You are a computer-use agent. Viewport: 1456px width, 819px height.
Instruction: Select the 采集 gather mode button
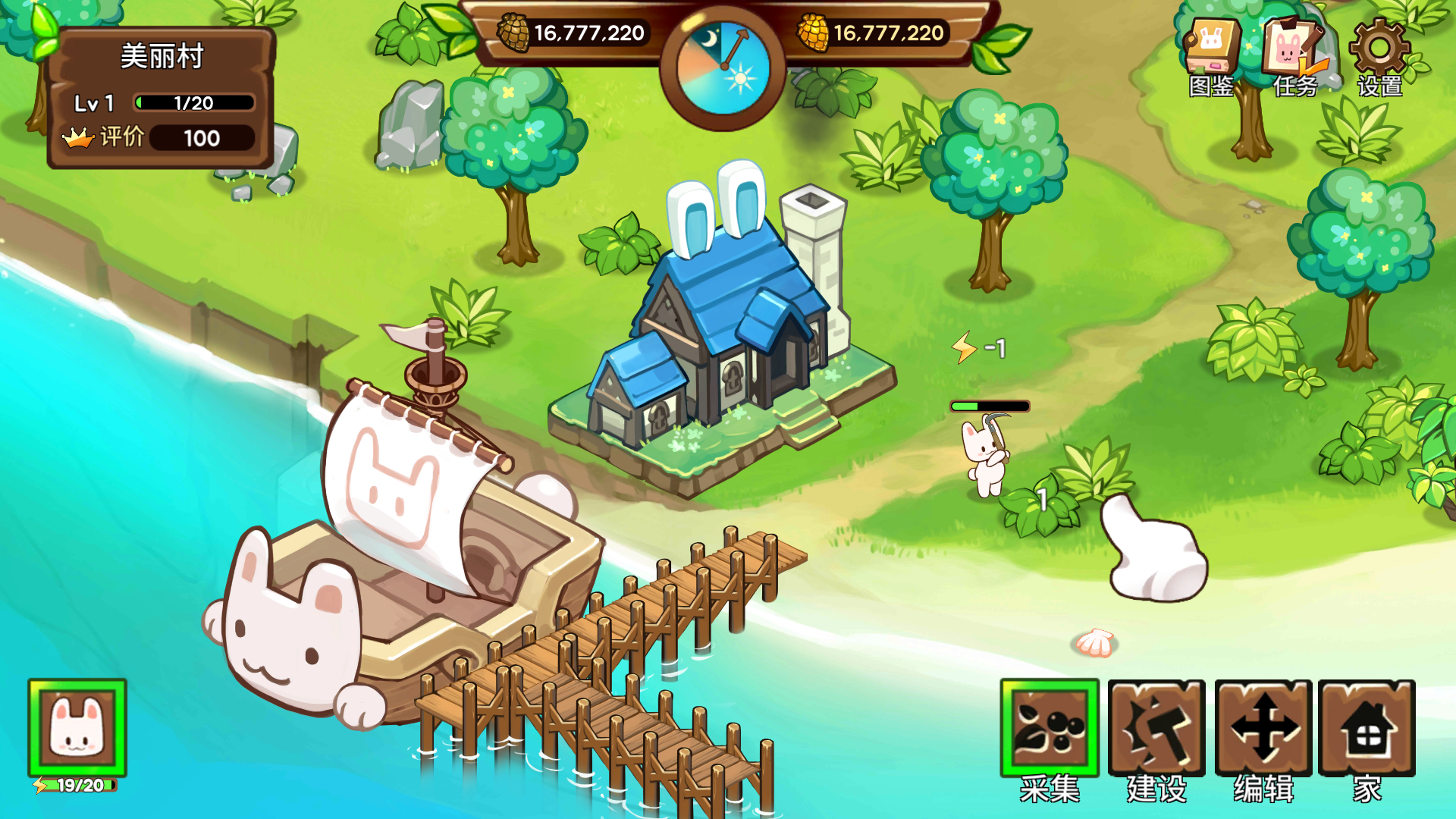click(x=1050, y=729)
